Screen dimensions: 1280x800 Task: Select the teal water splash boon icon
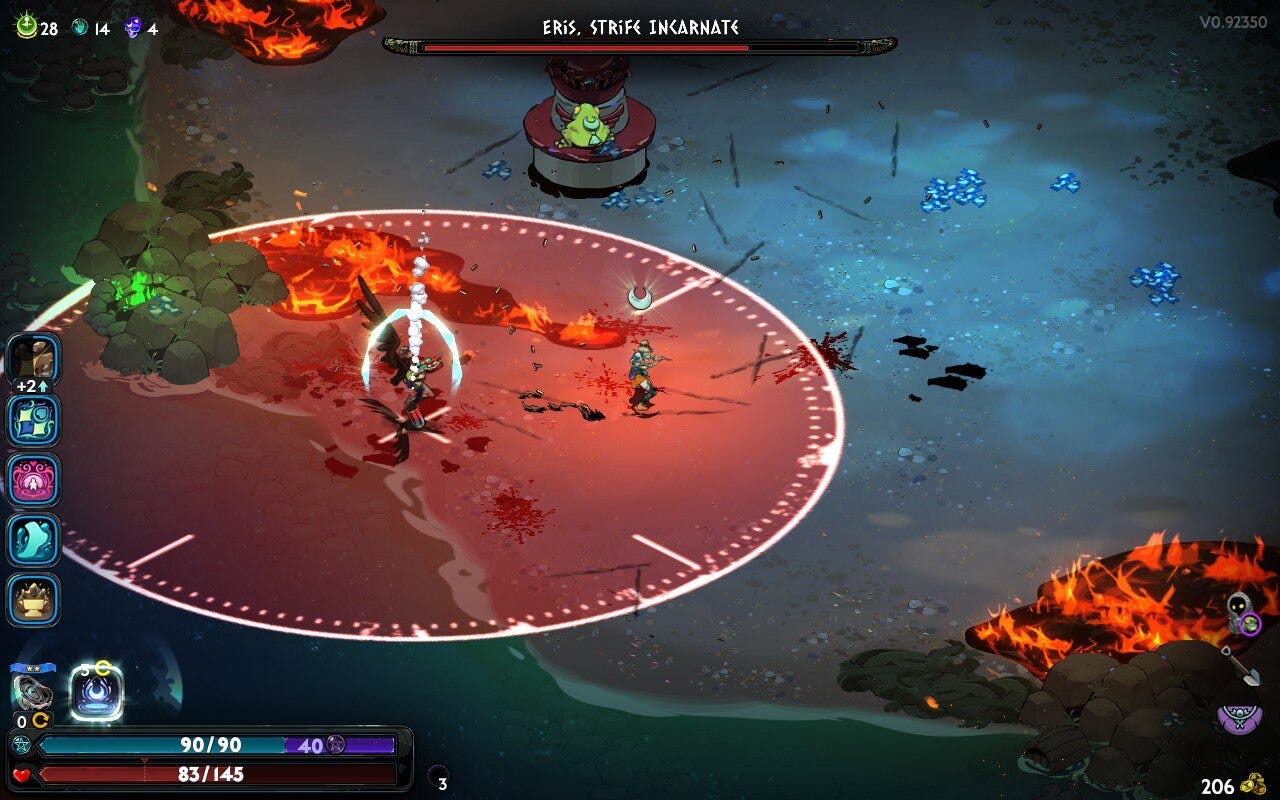click(34, 539)
